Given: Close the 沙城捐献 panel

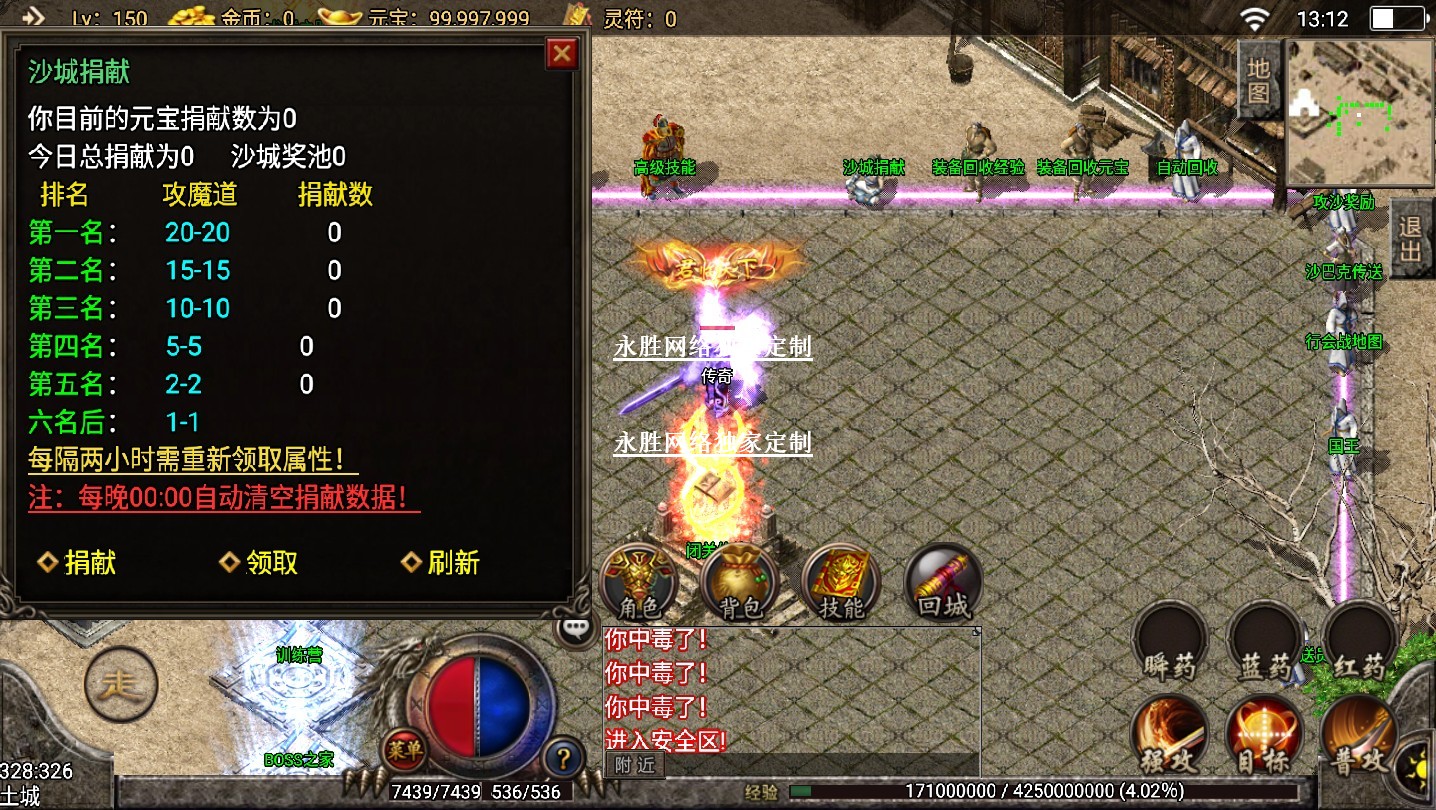Looking at the screenshot, I should coord(563,53).
